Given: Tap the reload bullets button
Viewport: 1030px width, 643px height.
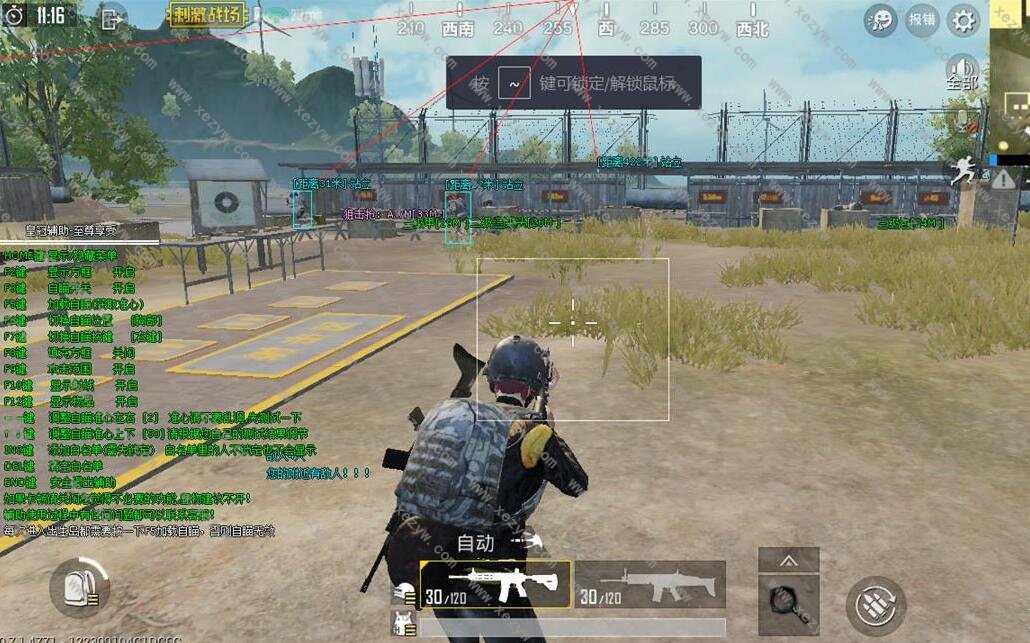Looking at the screenshot, I should point(876,605).
